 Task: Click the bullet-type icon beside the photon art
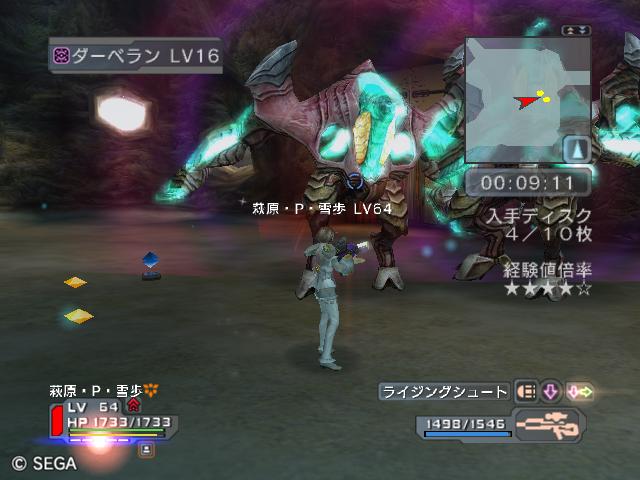pyautogui.click(x=527, y=392)
